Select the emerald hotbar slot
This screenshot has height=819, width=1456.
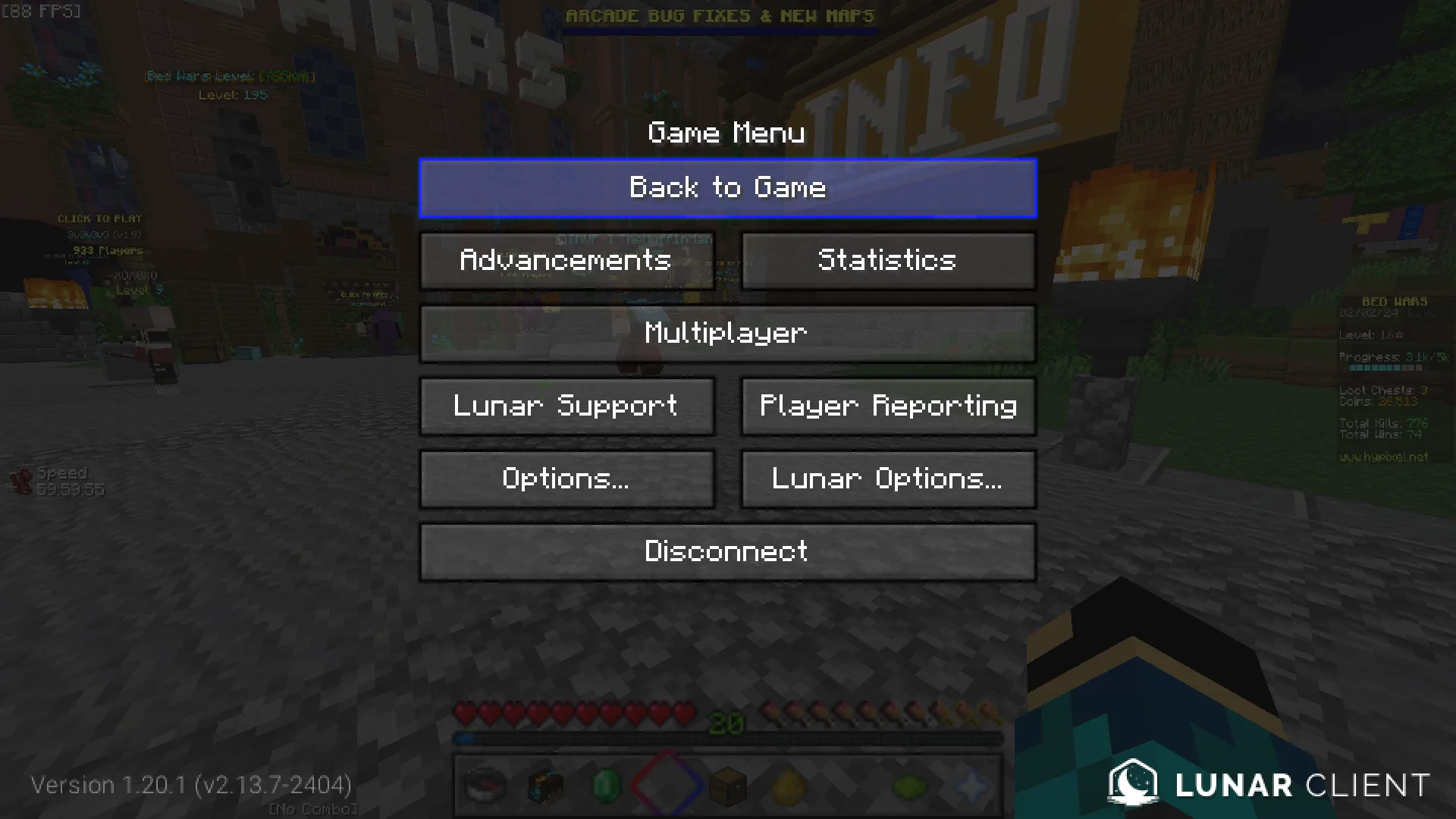tap(607, 787)
